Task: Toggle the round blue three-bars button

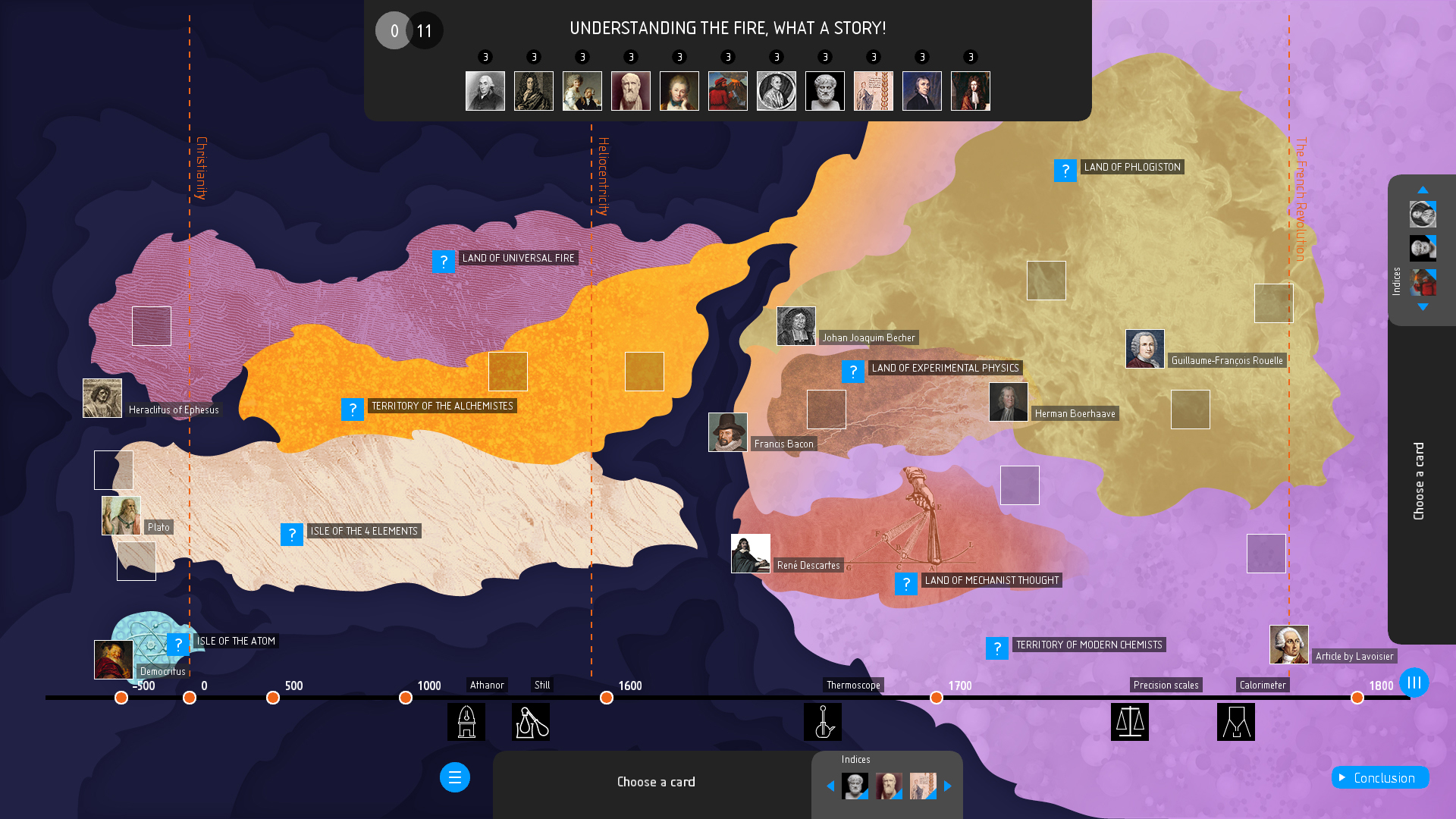Action: click(x=1414, y=682)
